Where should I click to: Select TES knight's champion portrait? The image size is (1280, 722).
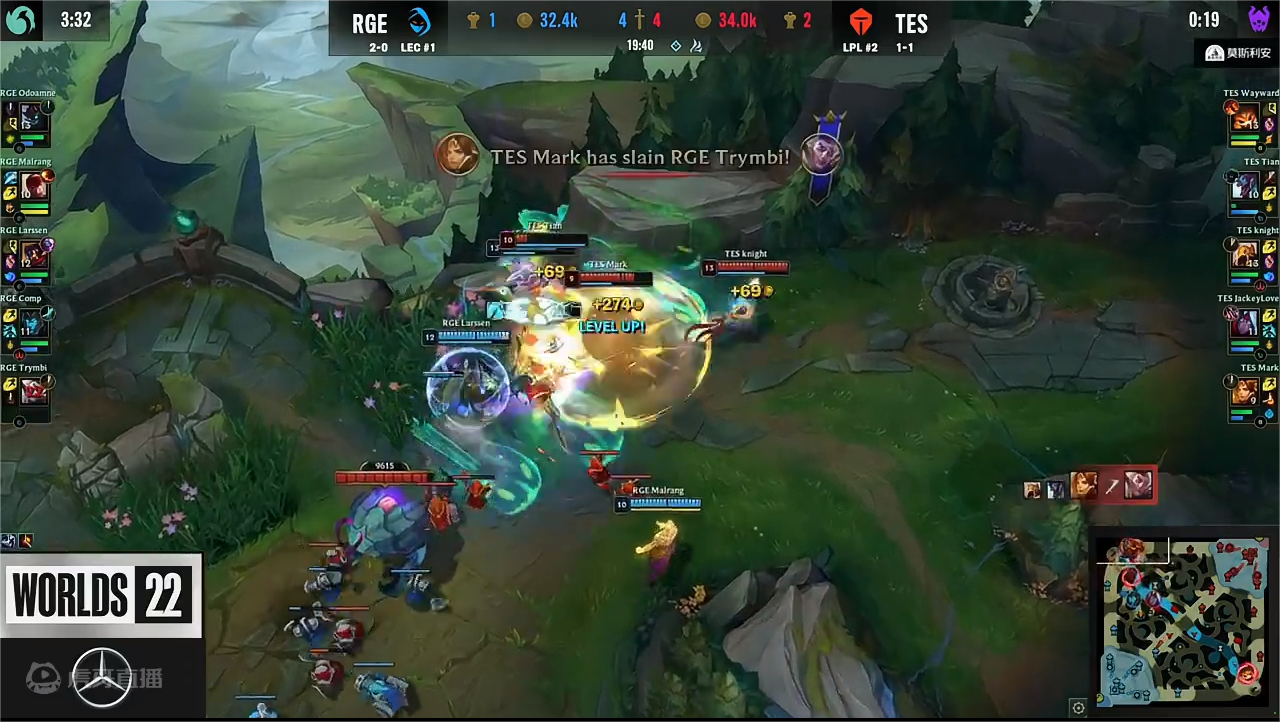click(1245, 255)
